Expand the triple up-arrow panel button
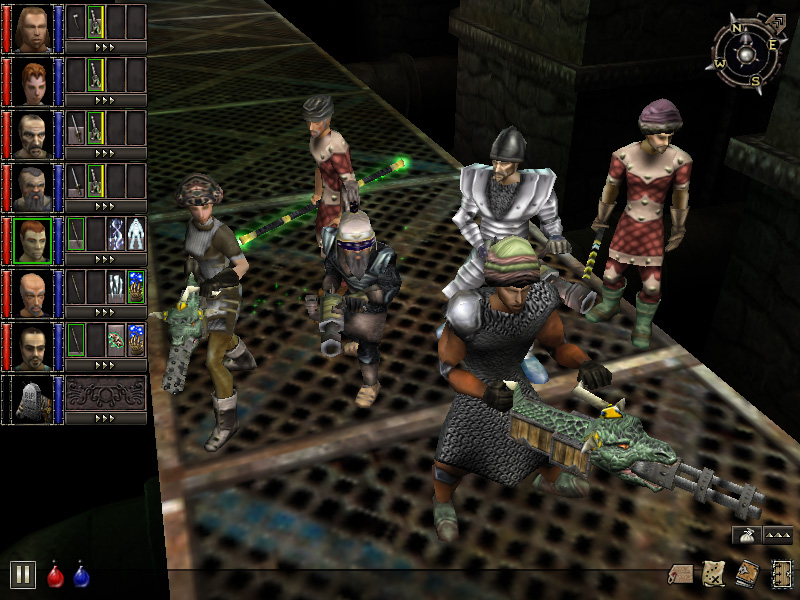The image size is (800, 600). (x=778, y=534)
